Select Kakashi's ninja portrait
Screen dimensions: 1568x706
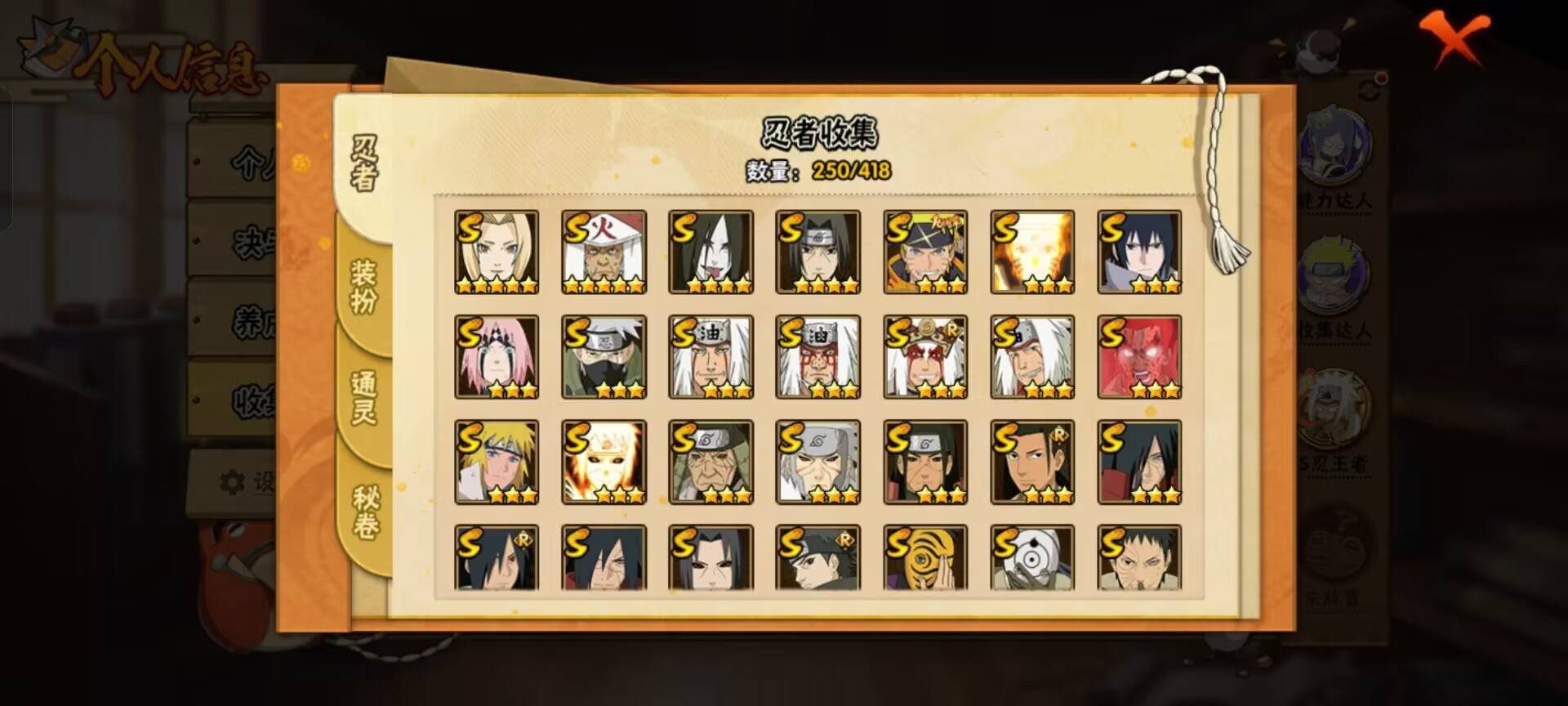(x=604, y=357)
